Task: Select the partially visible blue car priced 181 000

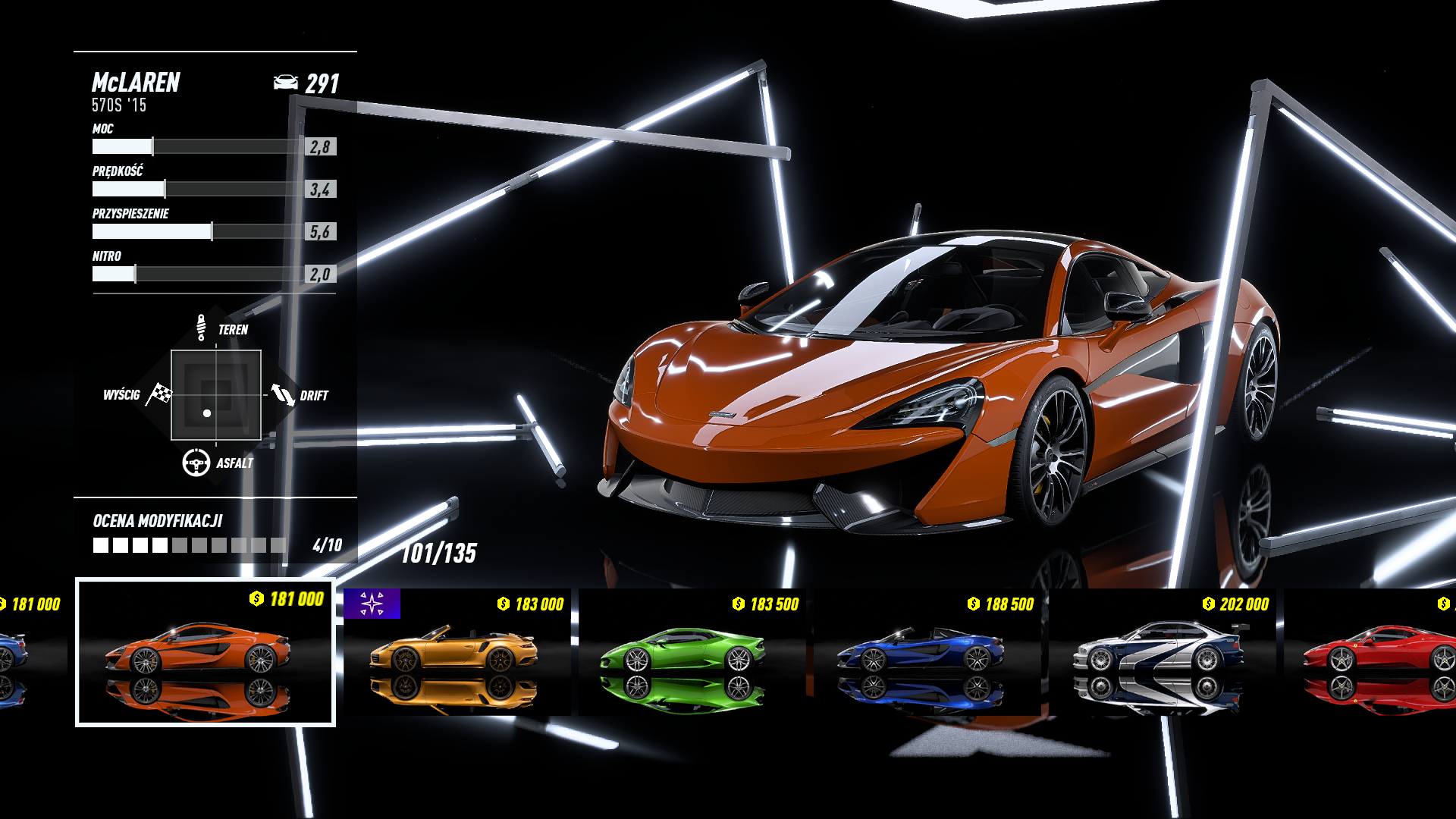Action: (23, 652)
